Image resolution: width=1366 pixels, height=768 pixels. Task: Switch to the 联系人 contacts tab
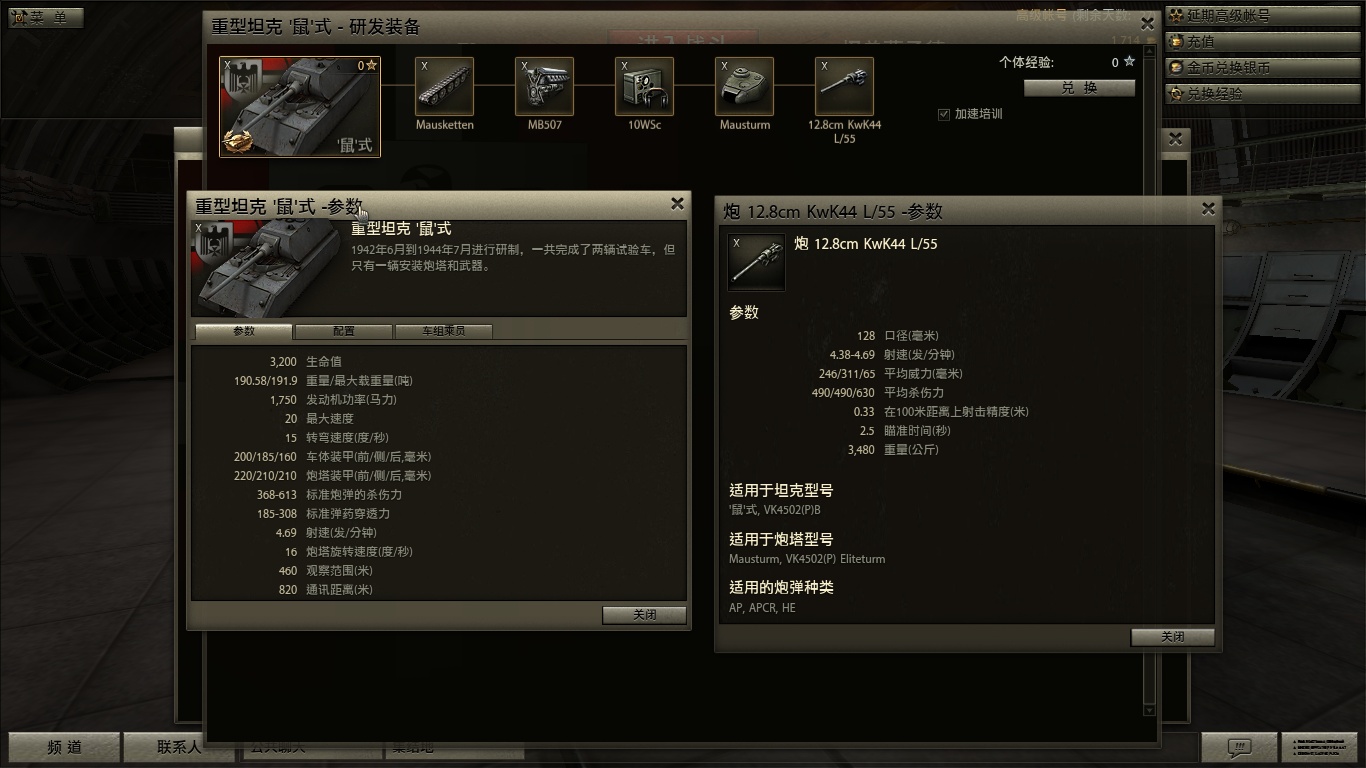click(178, 747)
